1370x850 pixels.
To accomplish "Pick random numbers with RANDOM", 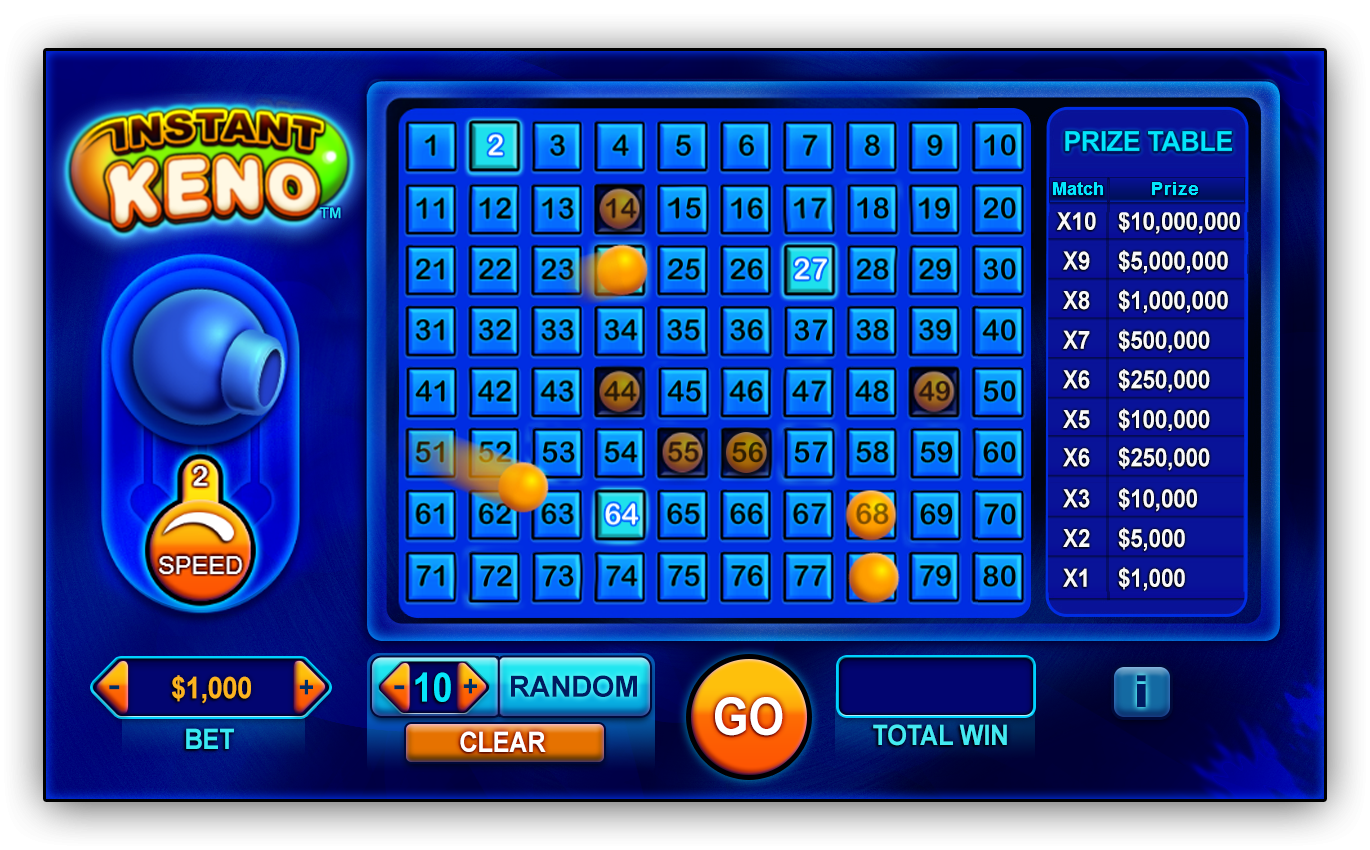I will [x=574, y=687].
